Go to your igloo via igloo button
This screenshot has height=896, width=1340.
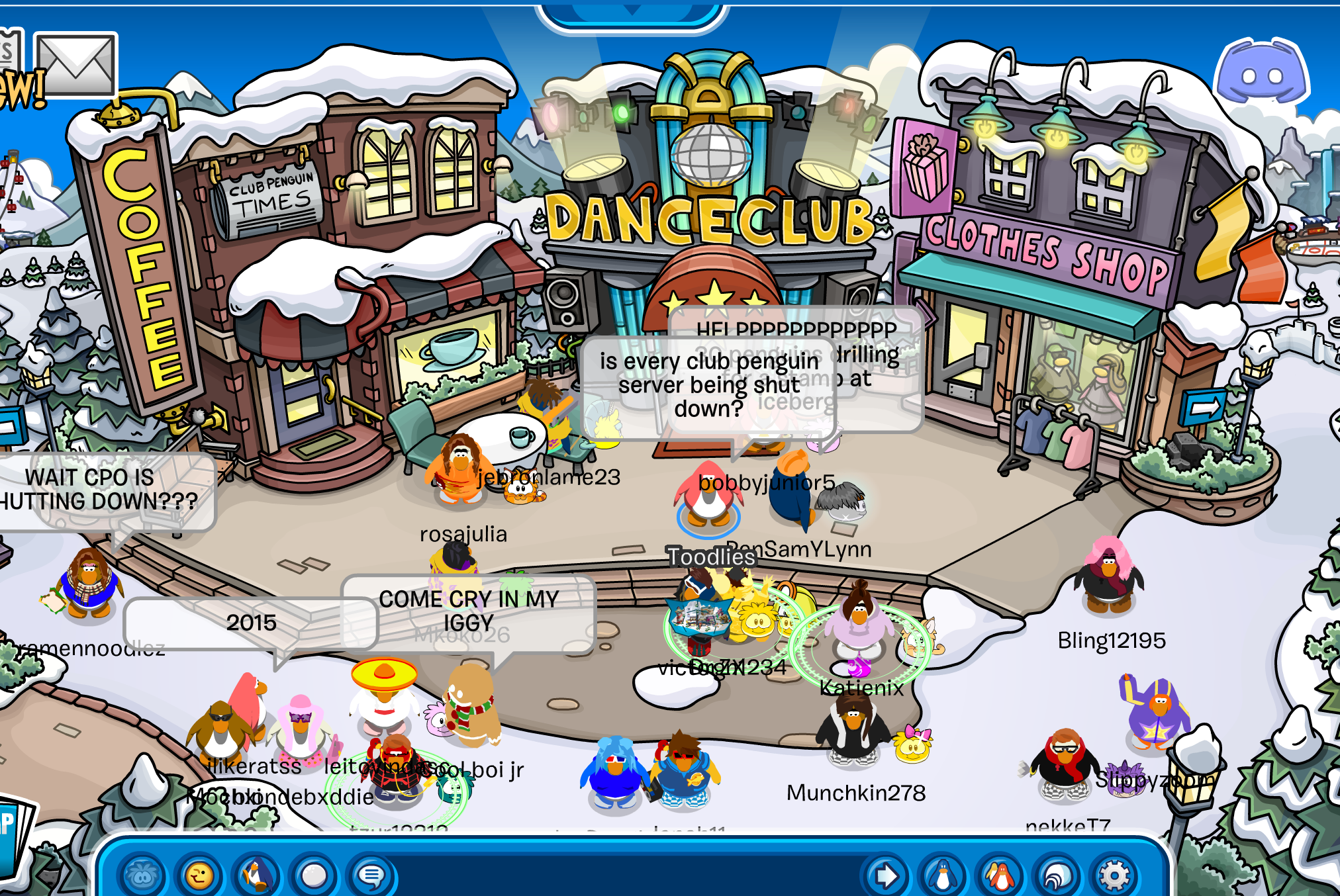(1057, 876)
